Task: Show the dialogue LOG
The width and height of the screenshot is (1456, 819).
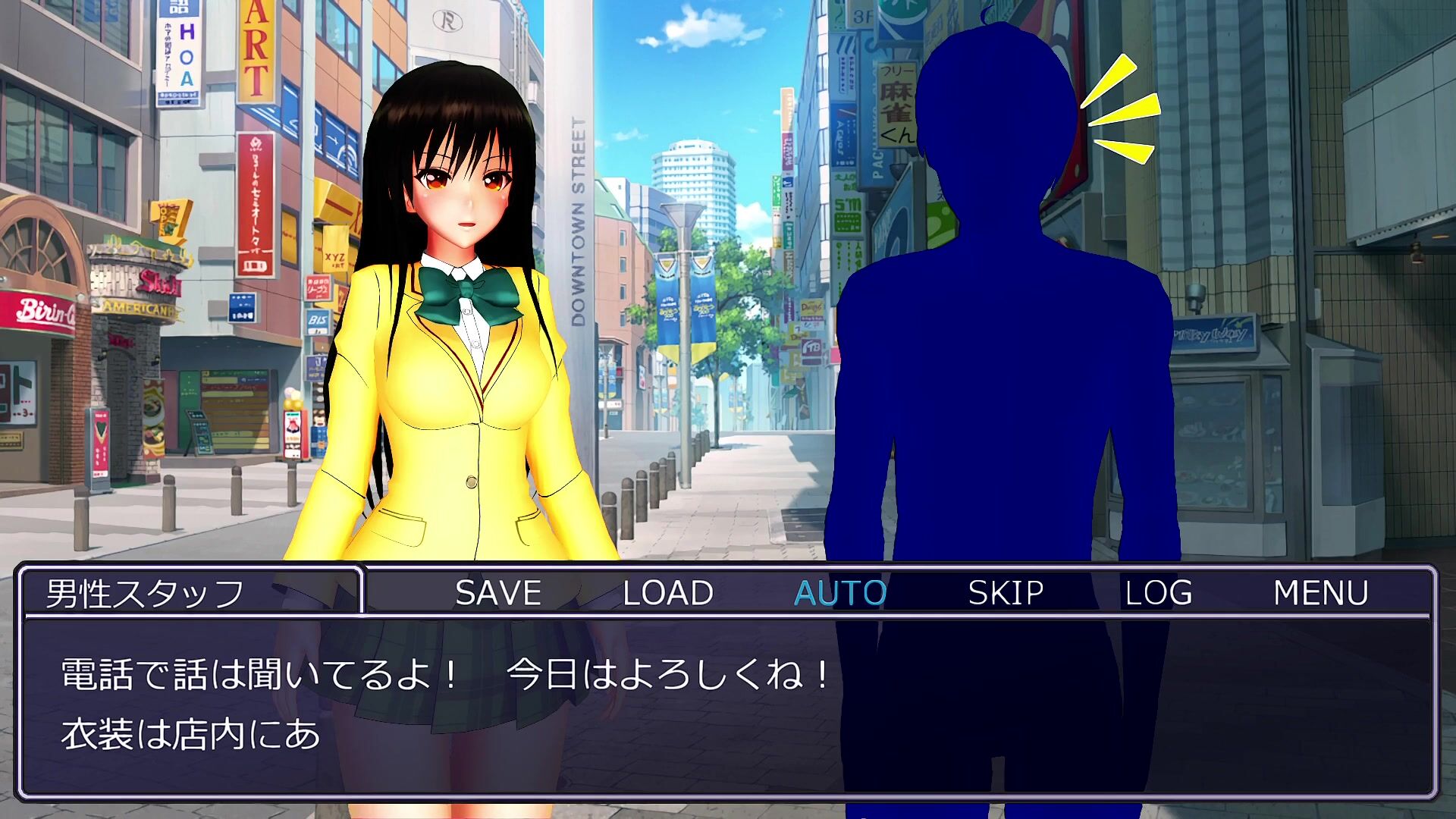Action: click(1158, 593)
